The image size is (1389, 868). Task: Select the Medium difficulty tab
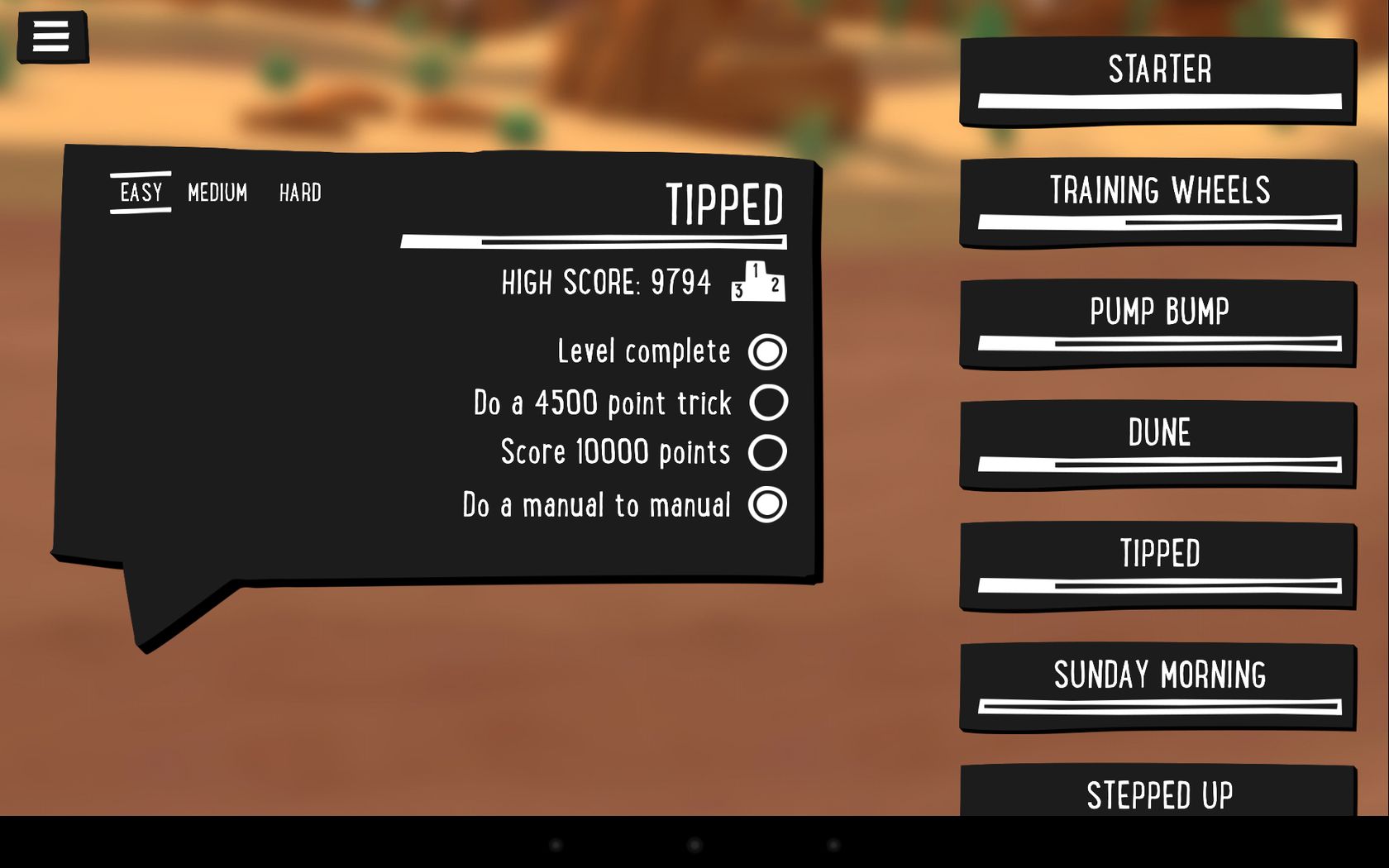pos(217,193)
